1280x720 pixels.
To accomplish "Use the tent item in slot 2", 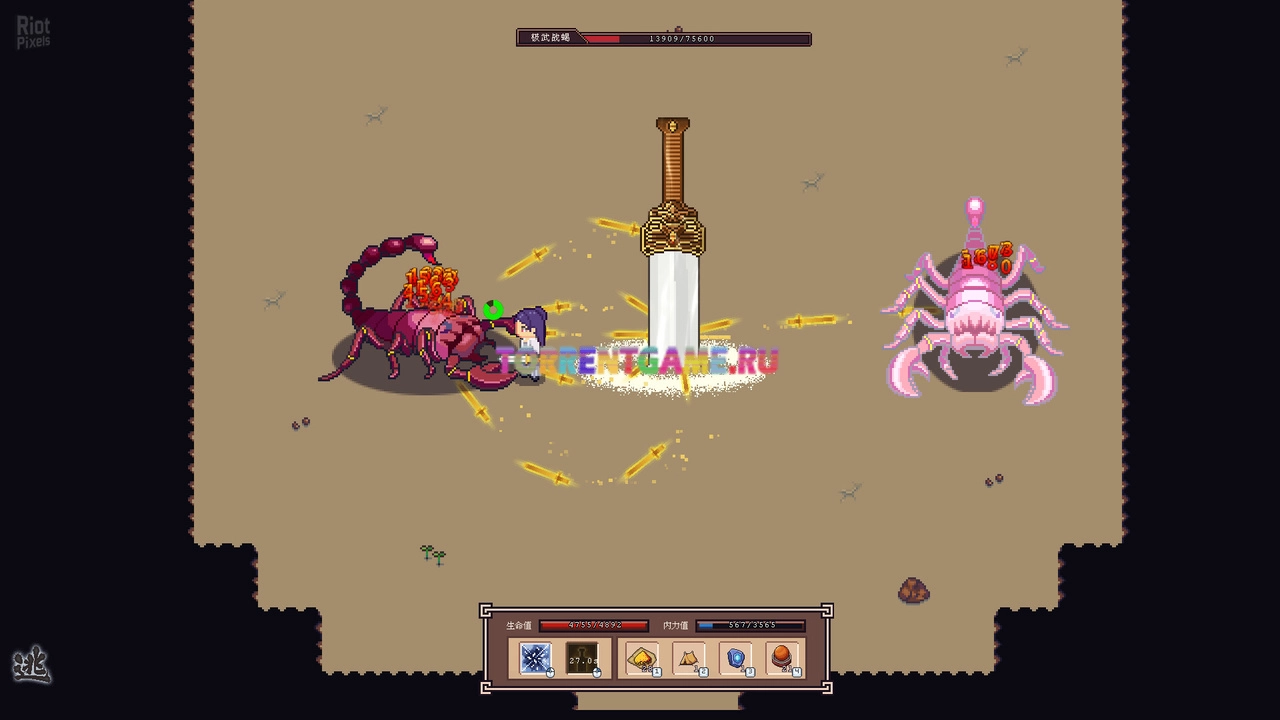I will 688,658.
